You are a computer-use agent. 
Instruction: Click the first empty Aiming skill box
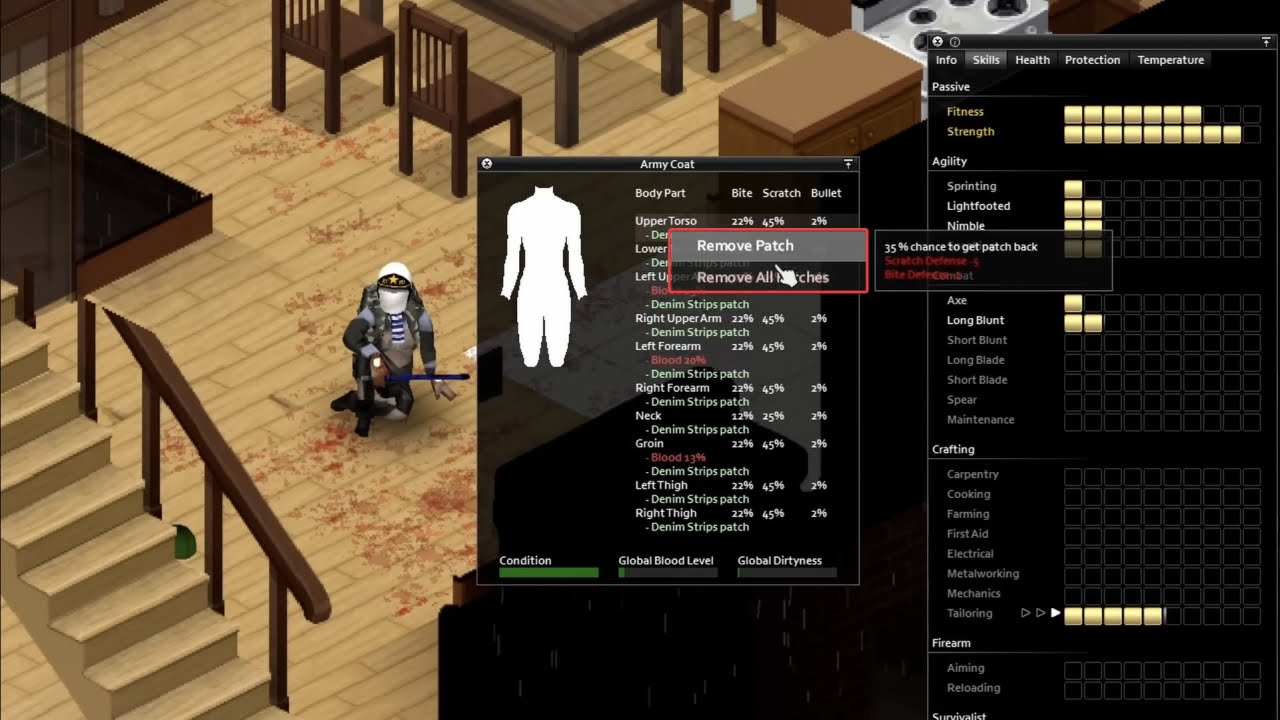click(1072, 668)
